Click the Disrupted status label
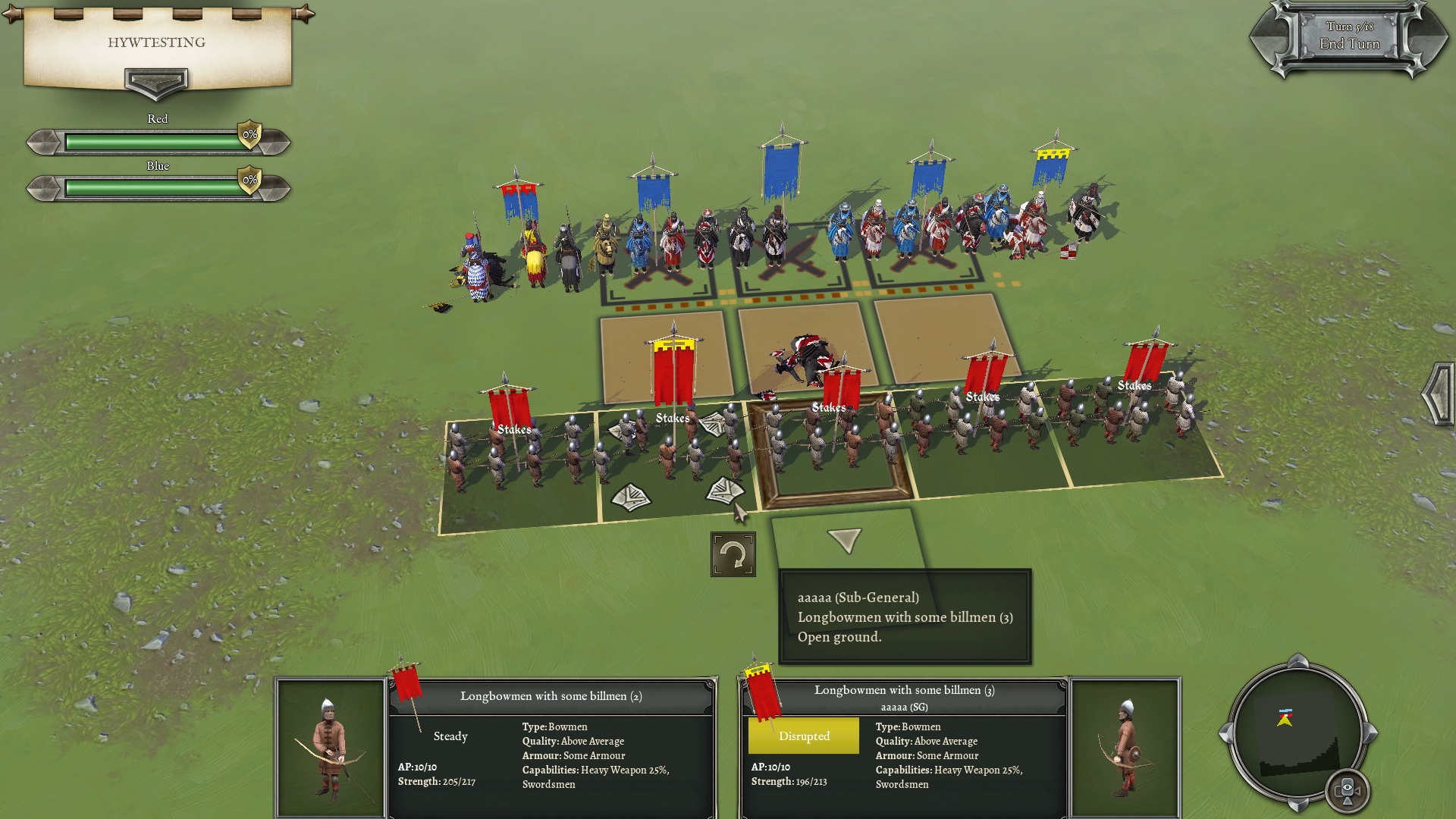Image resolution: width=1456 pixels, height=819 pixels. (804, 736)
